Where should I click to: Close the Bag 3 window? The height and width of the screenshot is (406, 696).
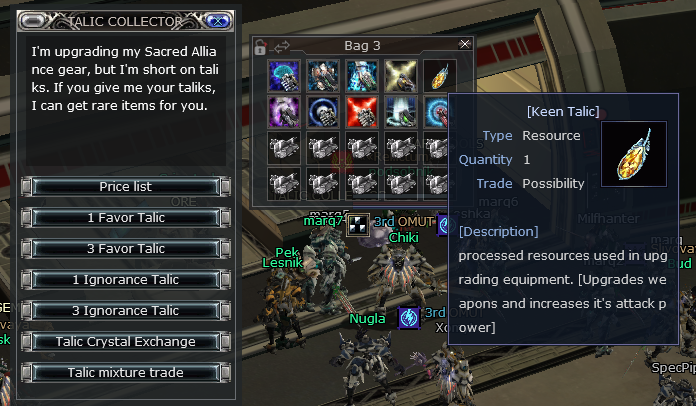(464, 45)
